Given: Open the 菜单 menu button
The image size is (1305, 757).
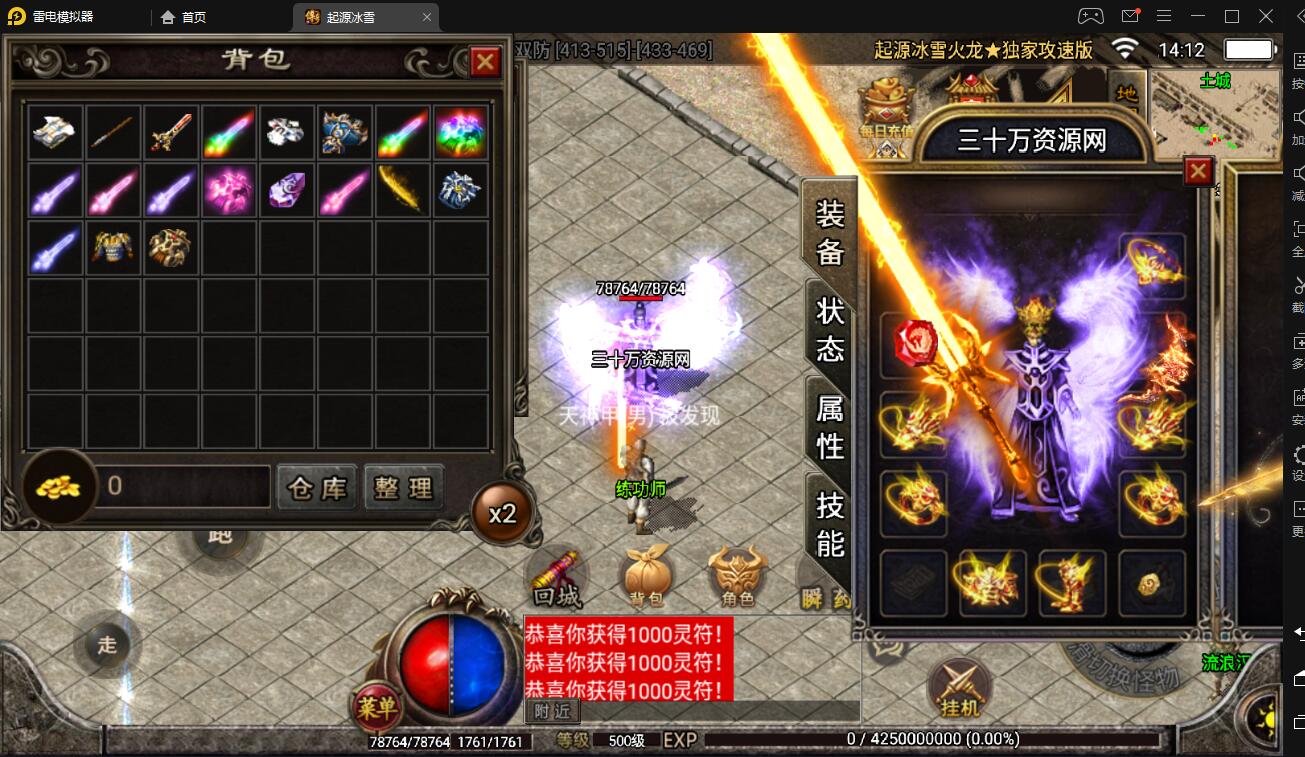Looking at the screenshot, I should point(377,707).
